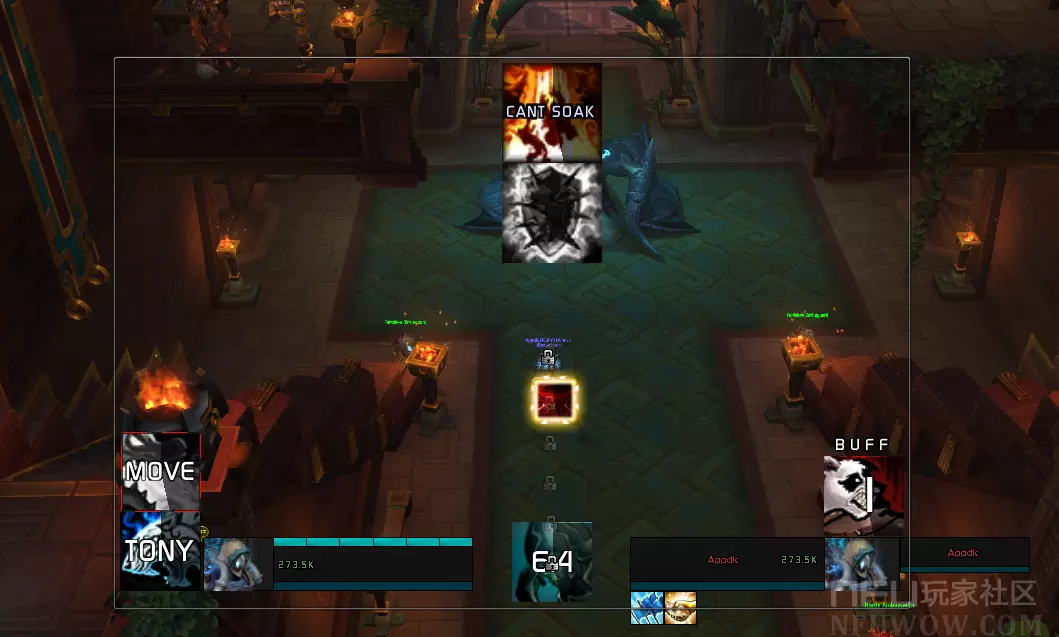Click the golden handshake buff icon

[680, 608]
